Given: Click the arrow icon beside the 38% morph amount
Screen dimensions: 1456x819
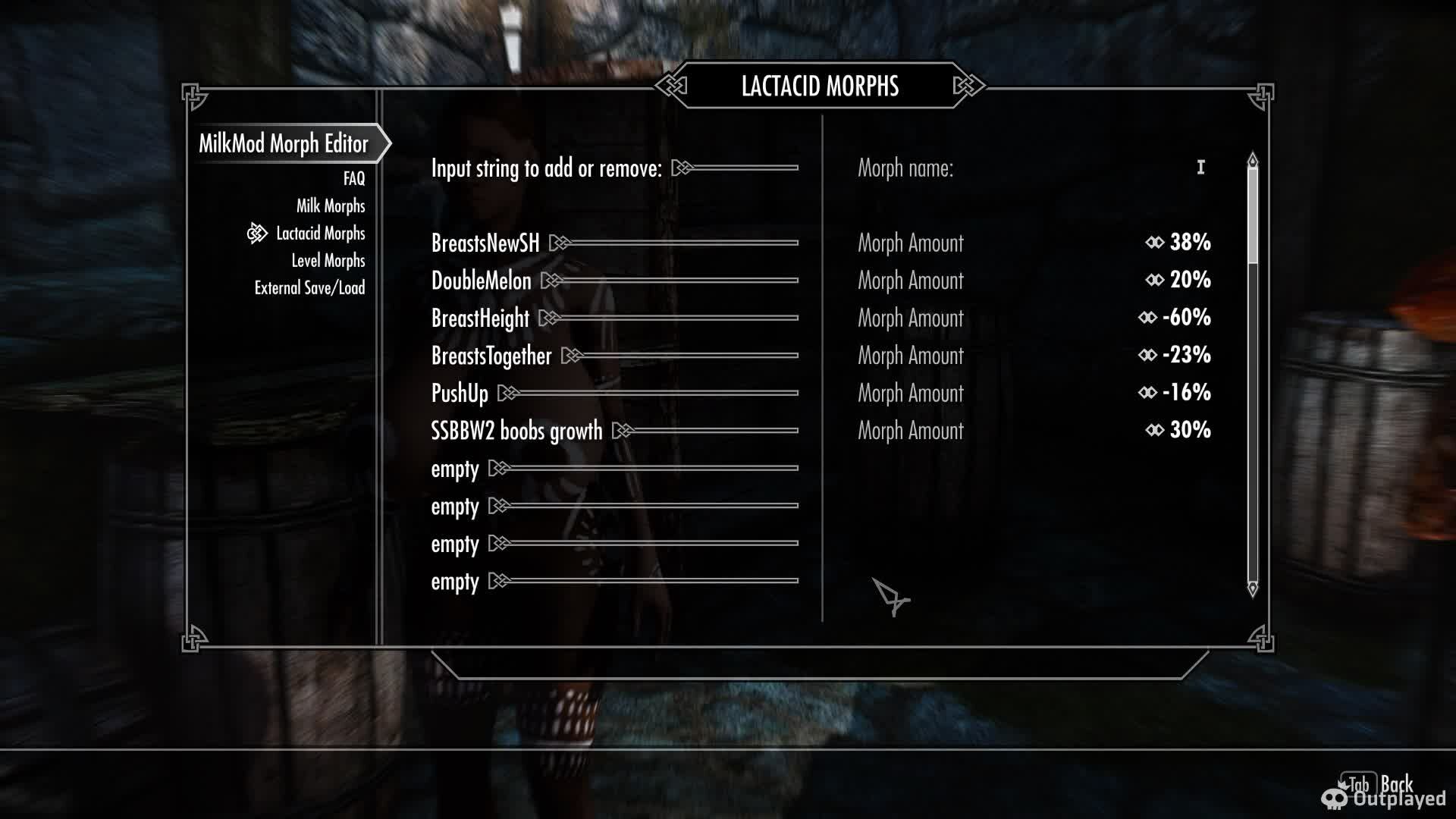Looking at the screenshot, I should coord(1154,243).
